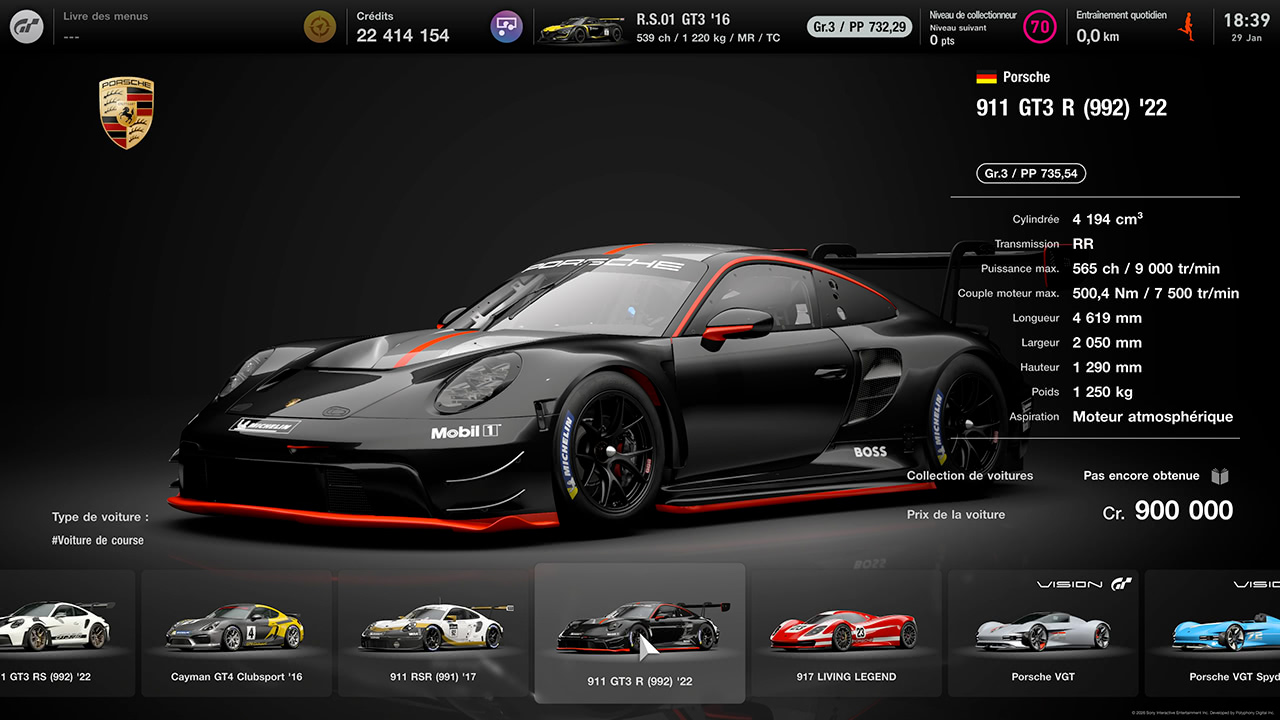Open daily workout via the runner icon
The width and height of the screenshot is (1280, 720).
point(1186,26)
